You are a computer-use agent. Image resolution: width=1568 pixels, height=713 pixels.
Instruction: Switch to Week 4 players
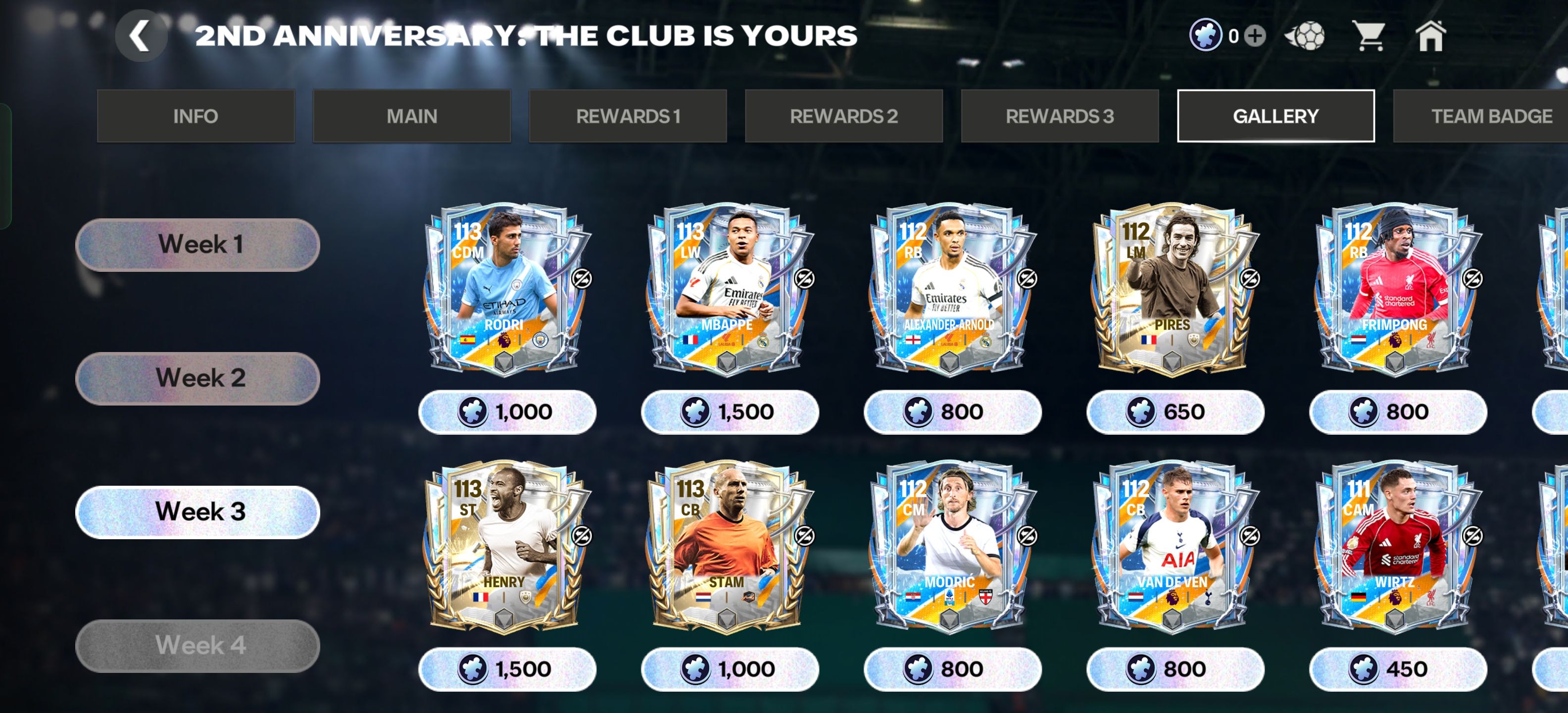click(x=198, y=646)
